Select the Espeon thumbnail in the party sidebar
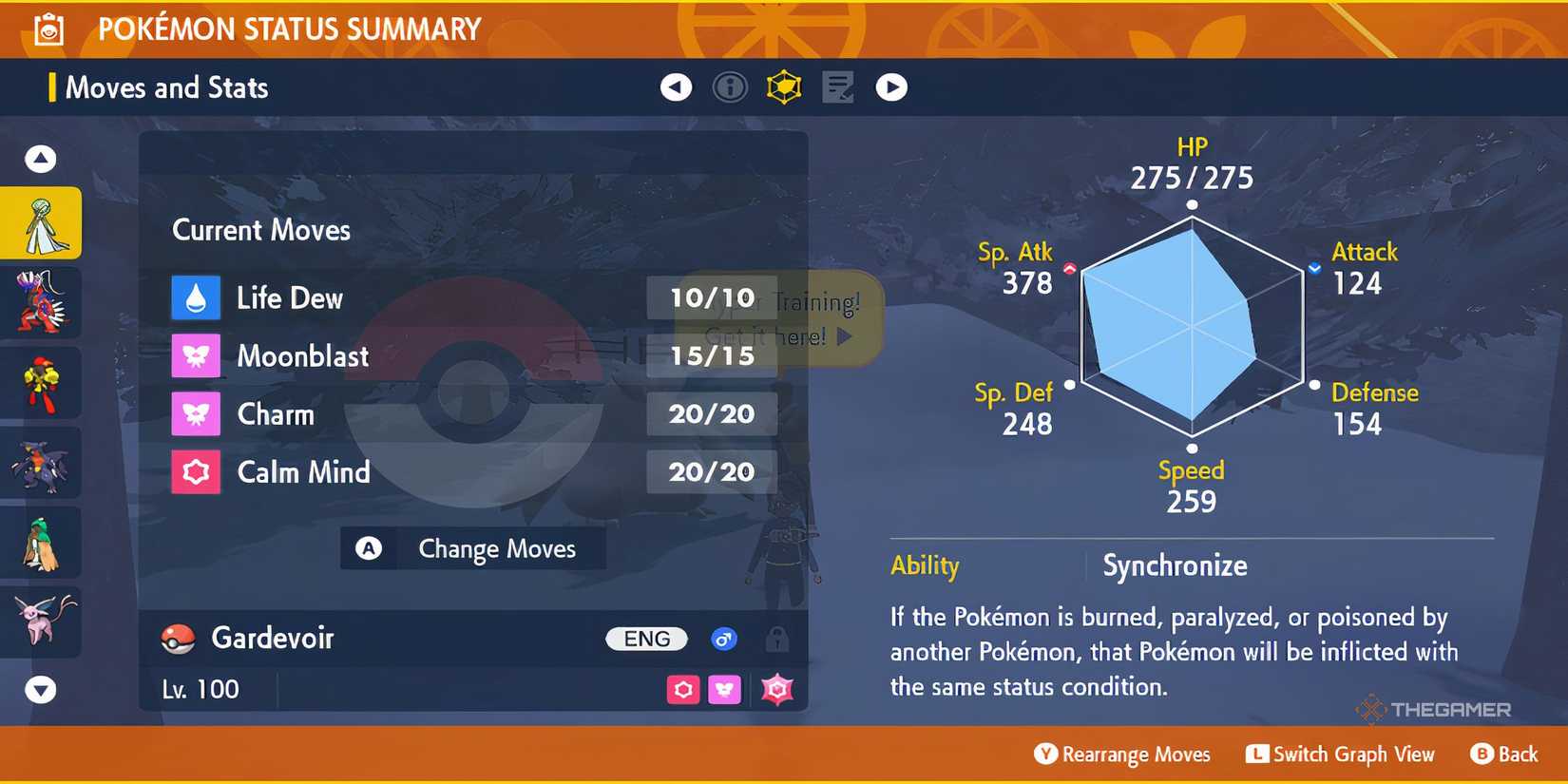Viewport: 1568px width, 784px height. [x=42, y=622]
